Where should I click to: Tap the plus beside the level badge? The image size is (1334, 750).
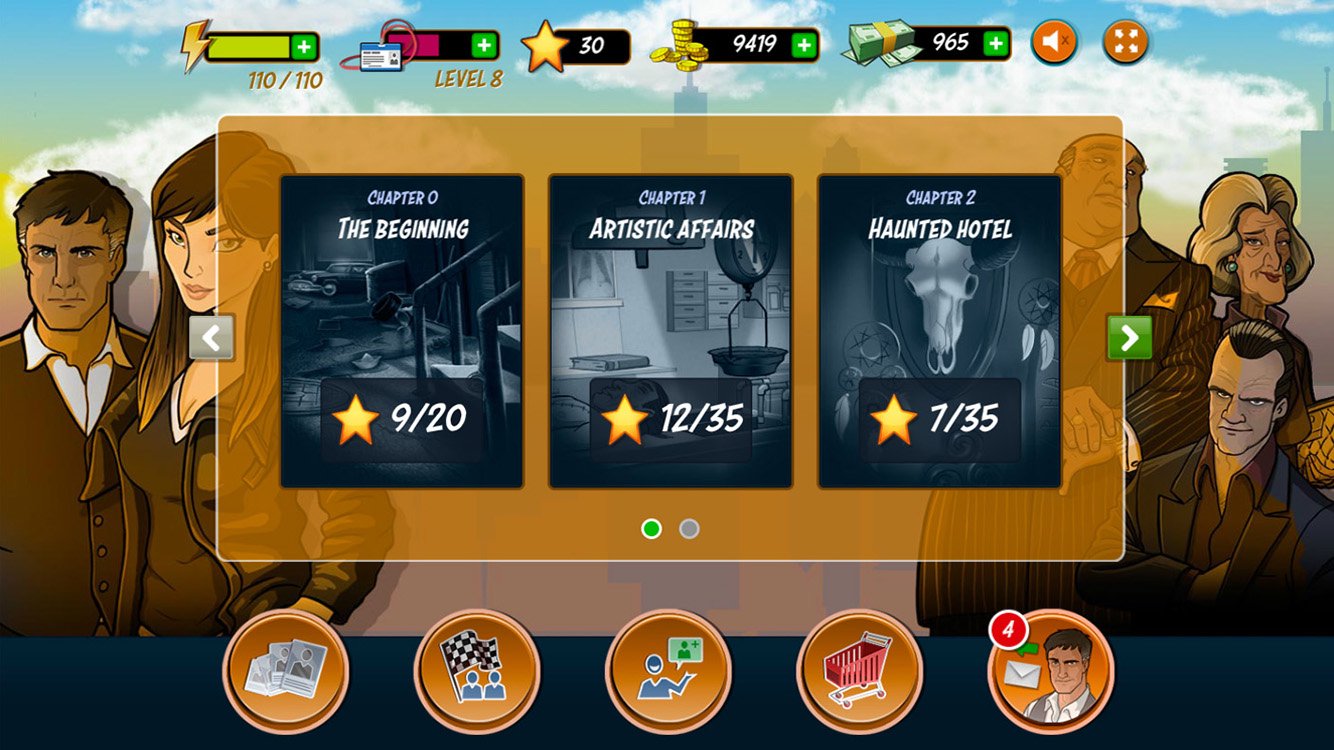(484, 45)
